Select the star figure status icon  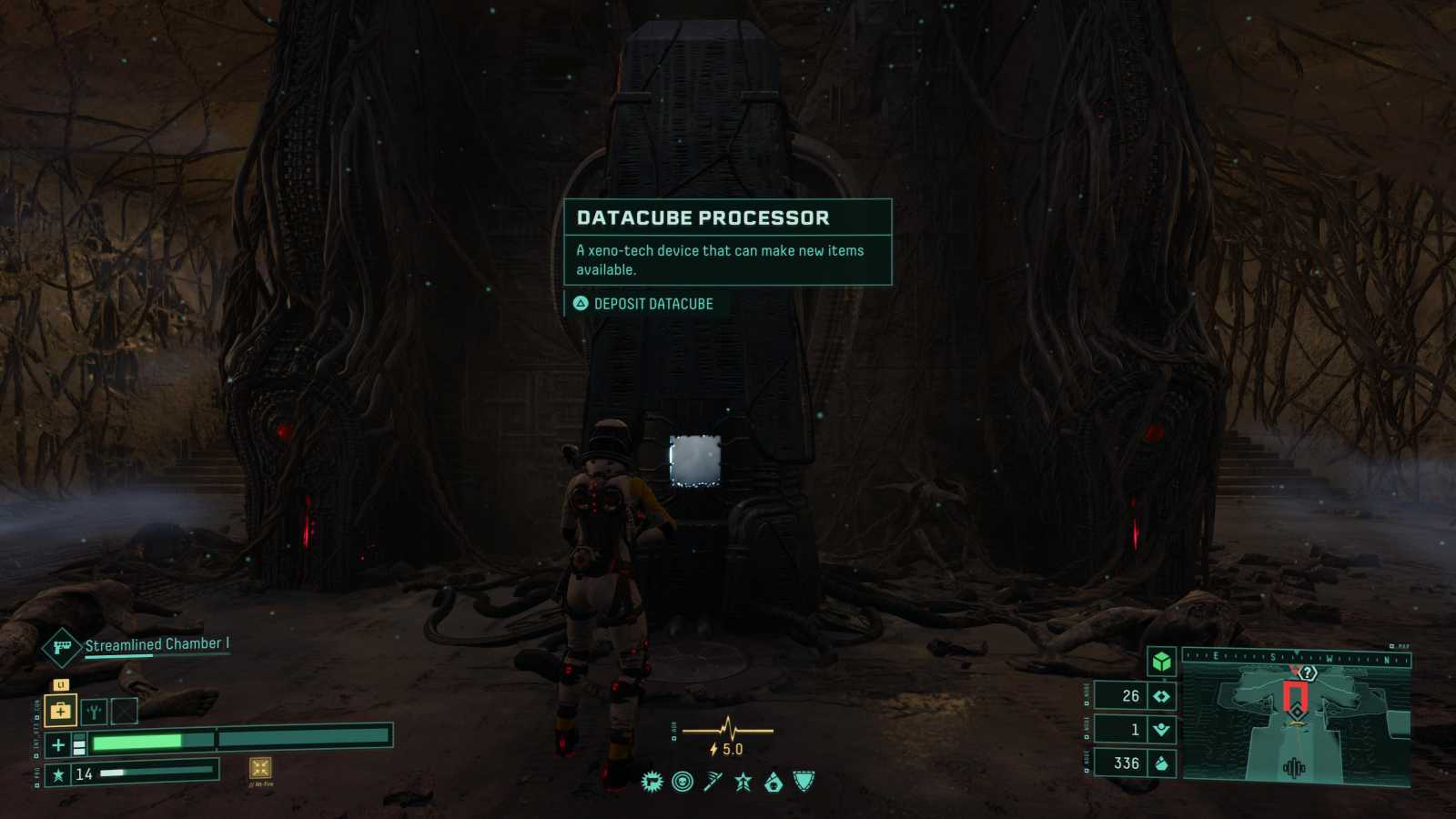click(x=743, y=782)
